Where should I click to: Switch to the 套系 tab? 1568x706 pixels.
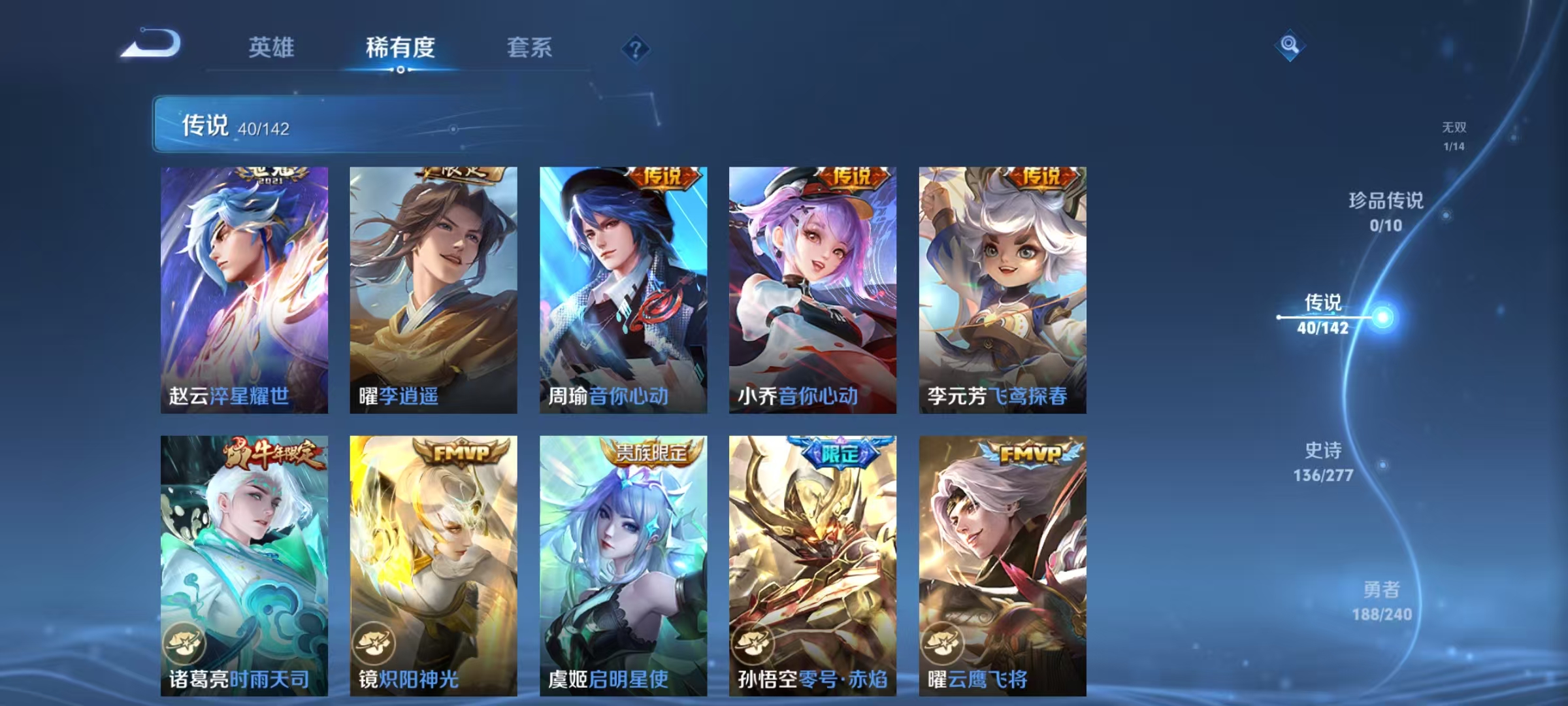(x=530, y=46)
